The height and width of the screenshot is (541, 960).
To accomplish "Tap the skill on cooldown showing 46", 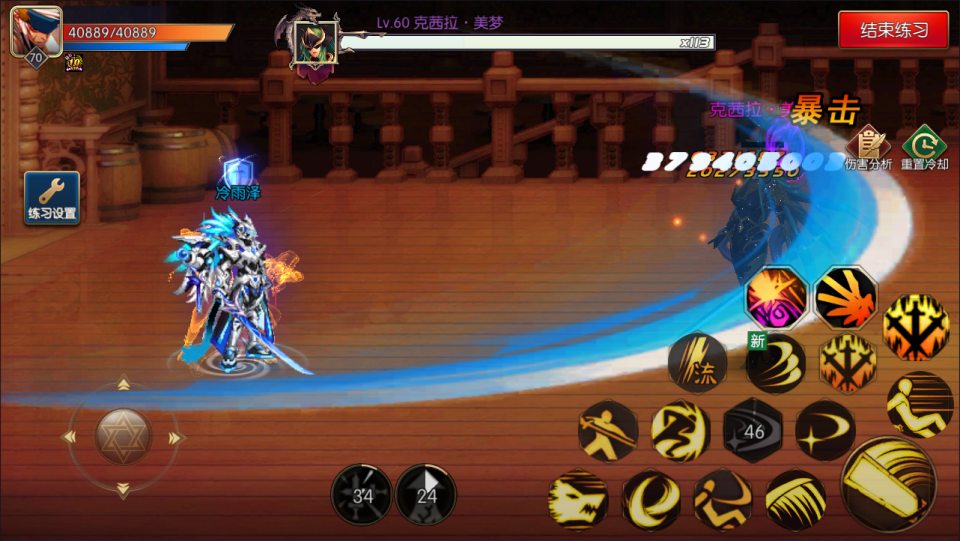I will coord(753,431).
